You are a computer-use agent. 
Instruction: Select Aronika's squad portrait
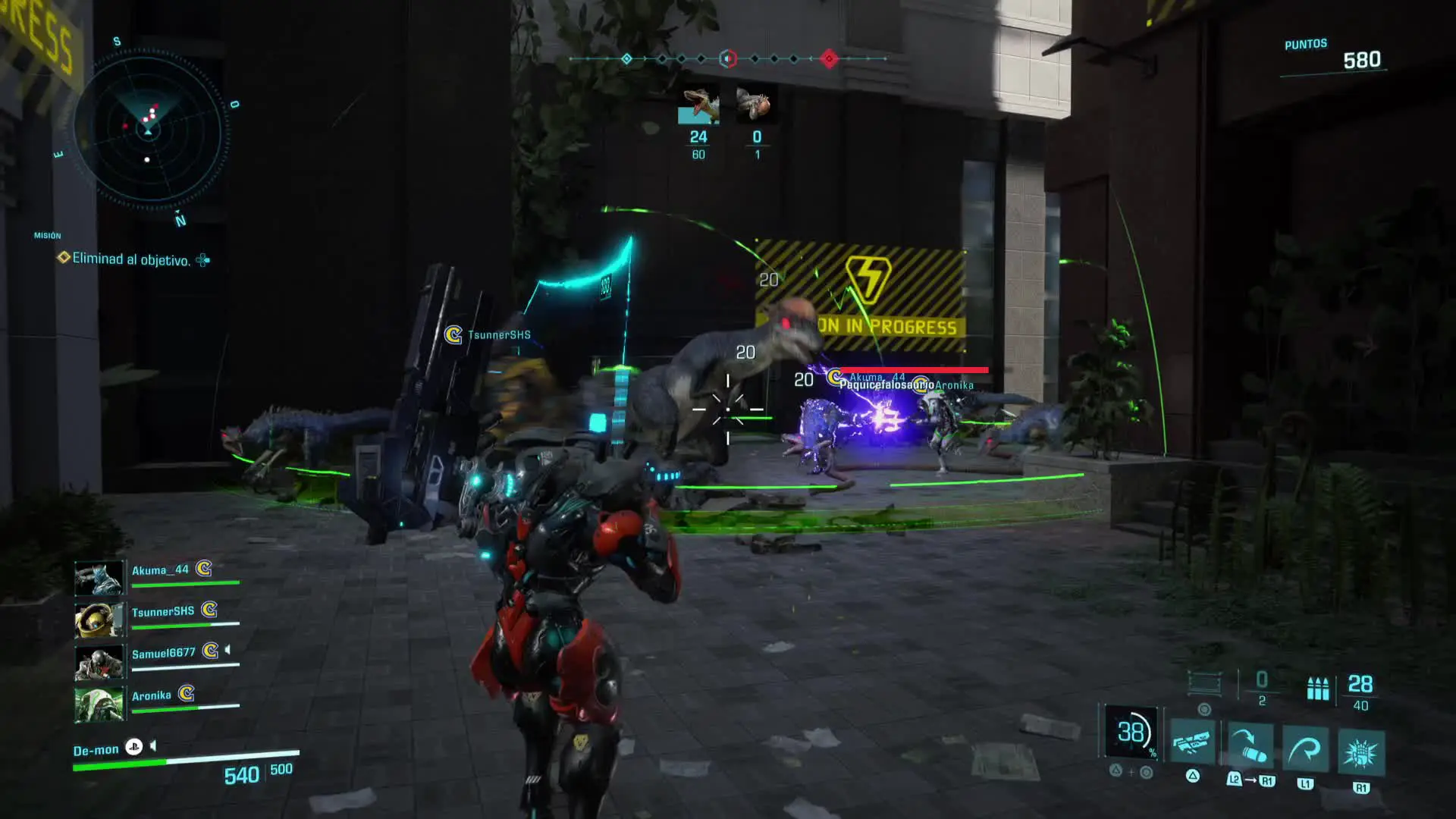[99, 704]
